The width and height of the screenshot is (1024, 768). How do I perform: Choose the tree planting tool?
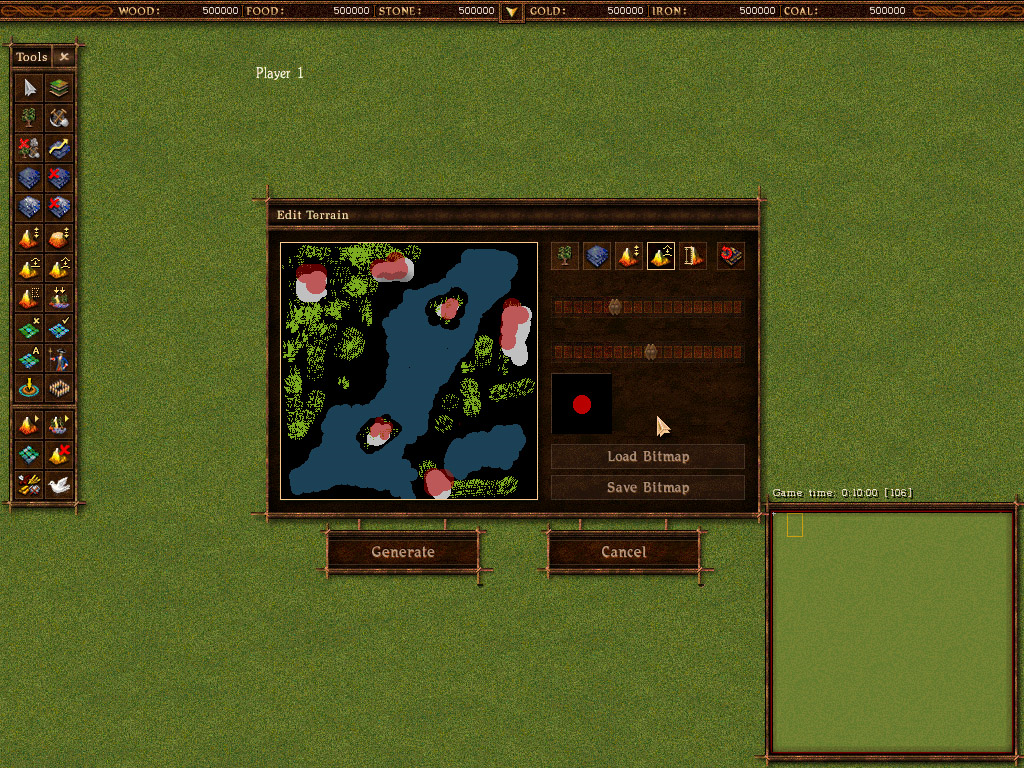tap(30, 117)
